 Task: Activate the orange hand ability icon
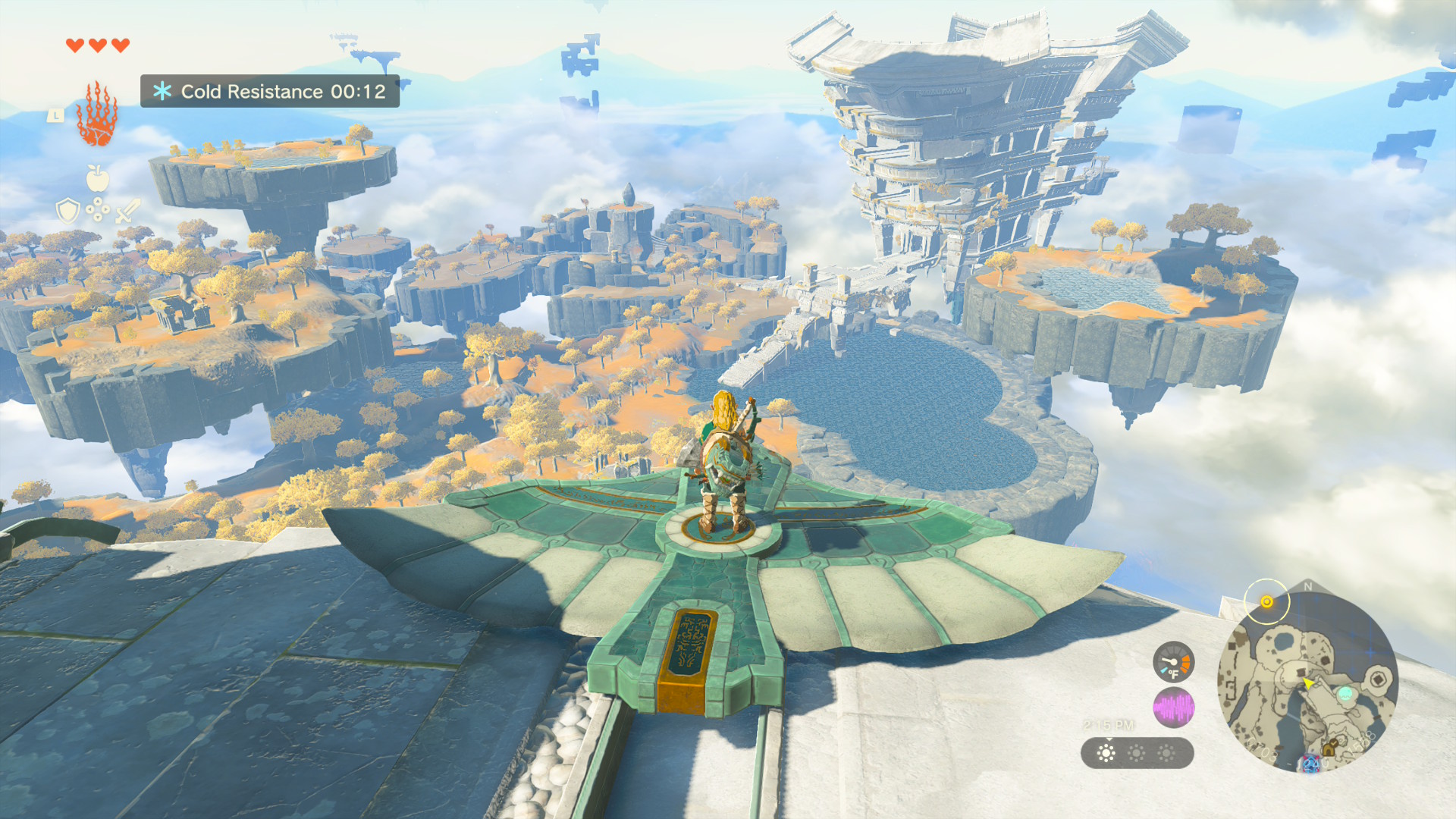click(x=96, y=115)
